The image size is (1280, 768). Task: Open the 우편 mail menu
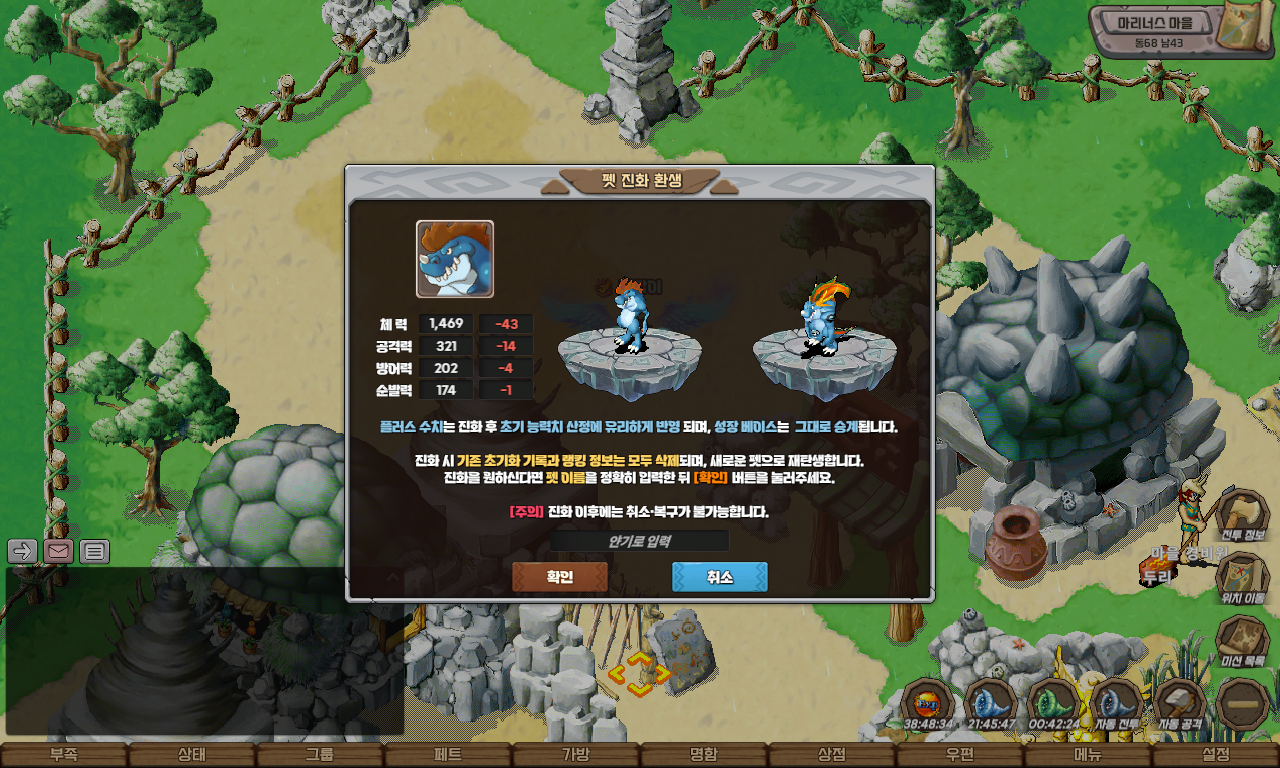960,755
